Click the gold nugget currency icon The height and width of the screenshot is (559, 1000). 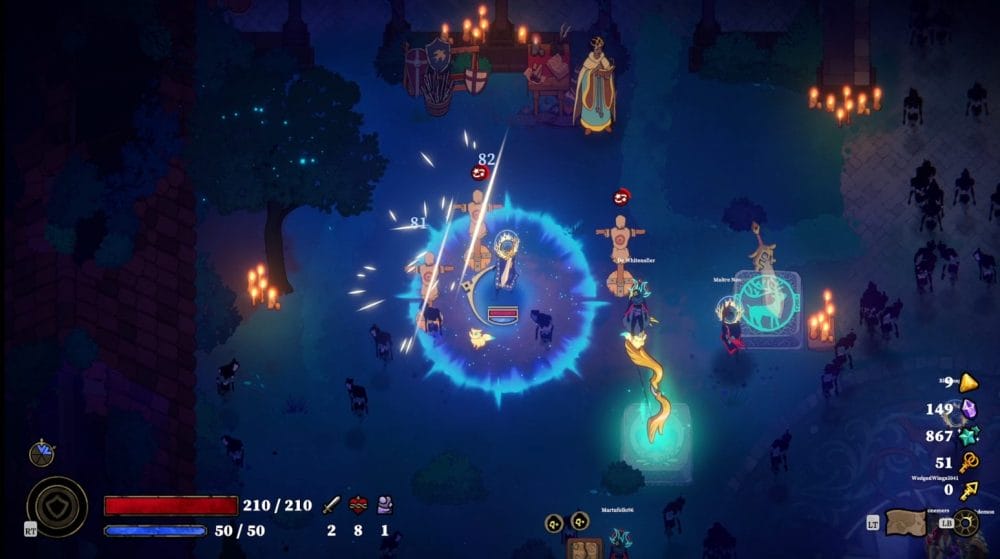[x=968, y=382]
